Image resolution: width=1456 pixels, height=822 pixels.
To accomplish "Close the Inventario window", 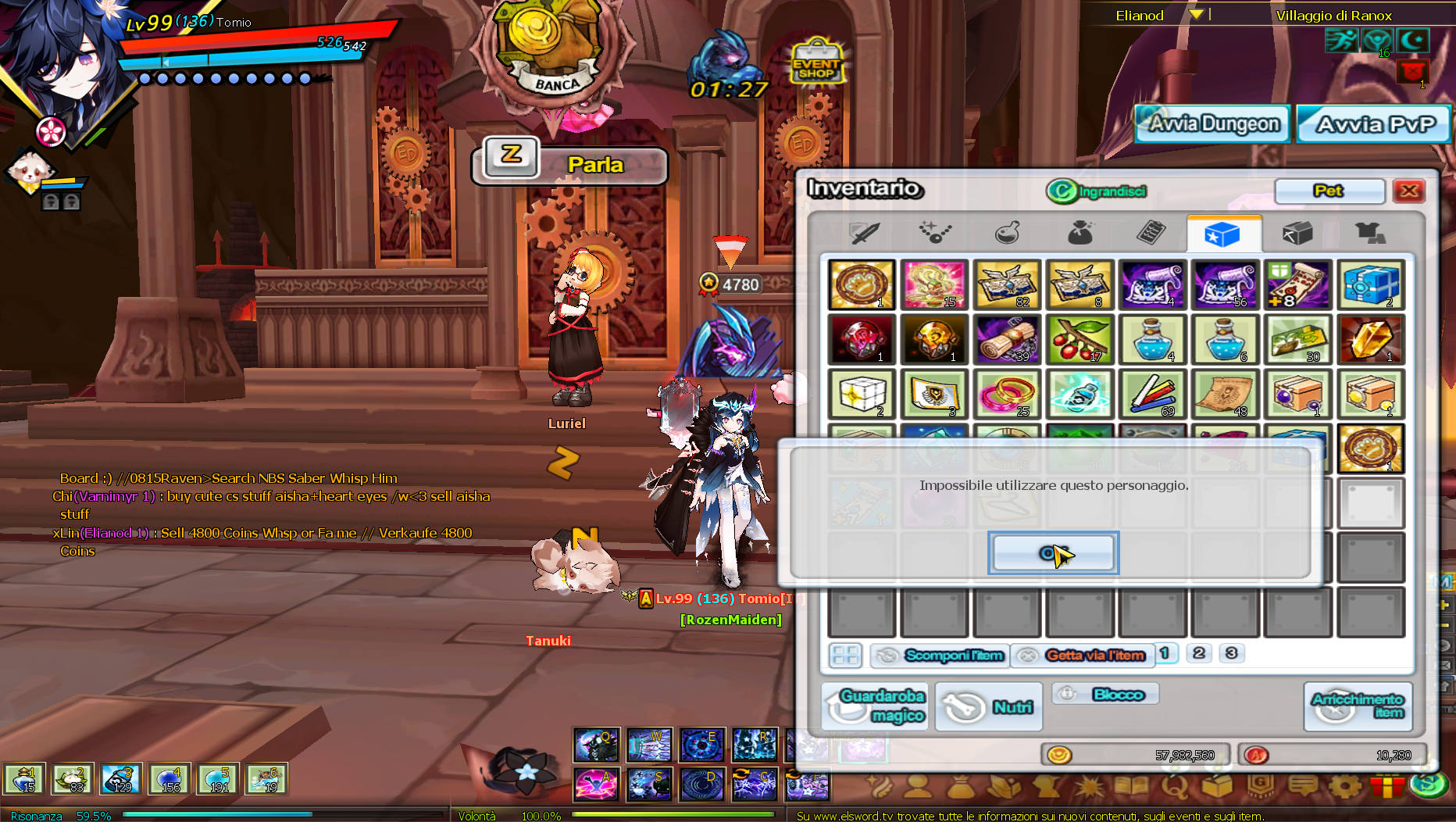I will pos(1409,191).
